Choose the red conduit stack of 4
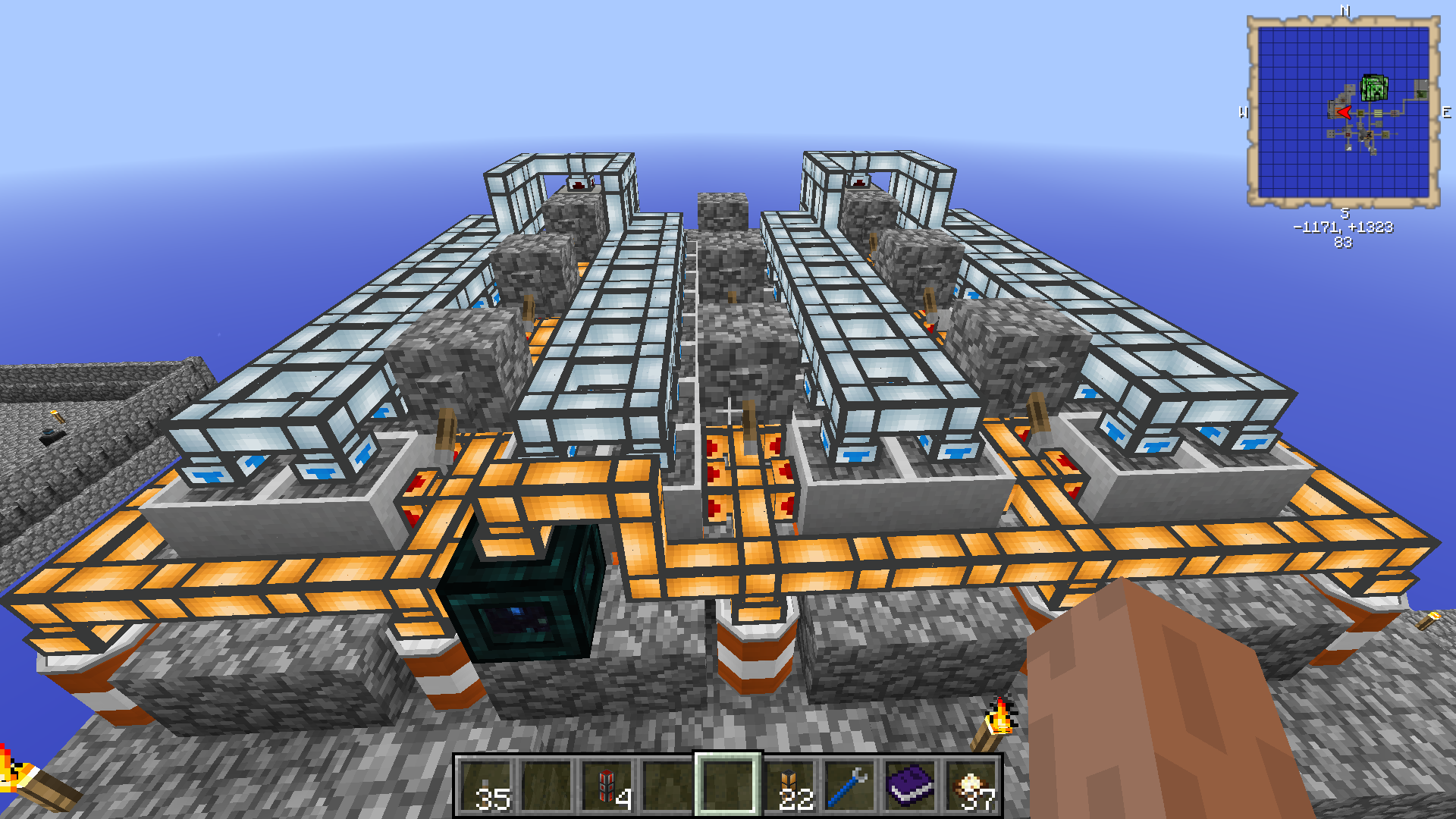Image resolution: width=1456 pixels, height=819 pixels. (607, 786)
